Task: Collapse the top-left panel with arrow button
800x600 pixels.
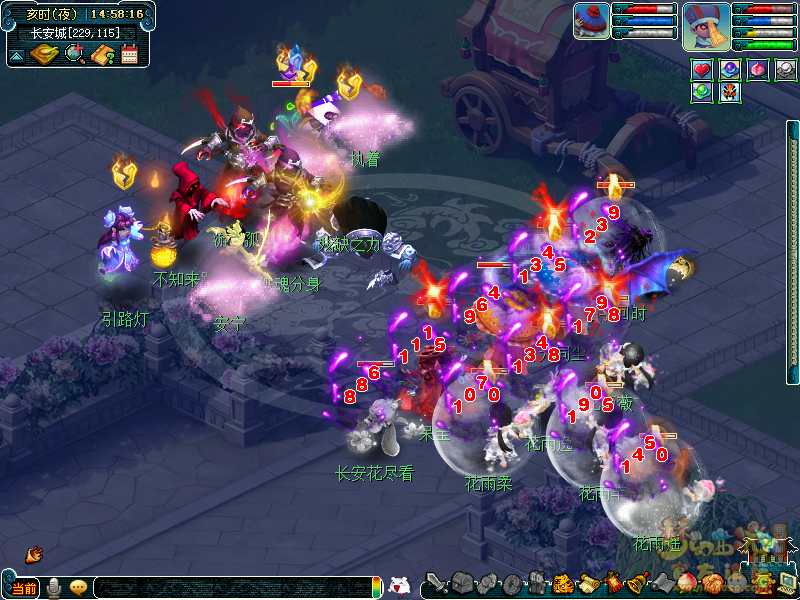Action: click(17, 55)
